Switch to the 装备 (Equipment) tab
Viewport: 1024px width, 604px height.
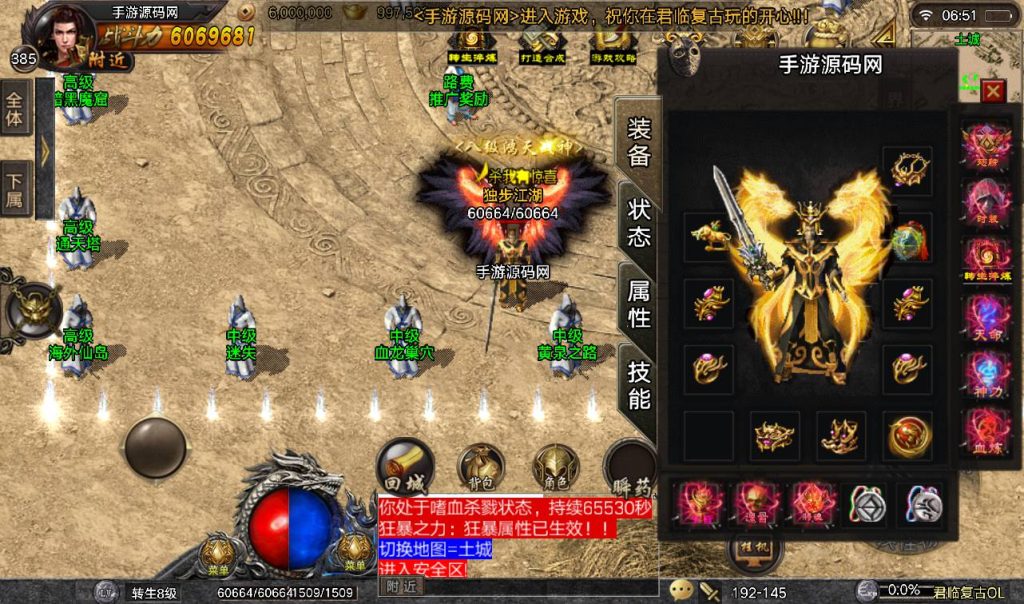coord(638,143)
